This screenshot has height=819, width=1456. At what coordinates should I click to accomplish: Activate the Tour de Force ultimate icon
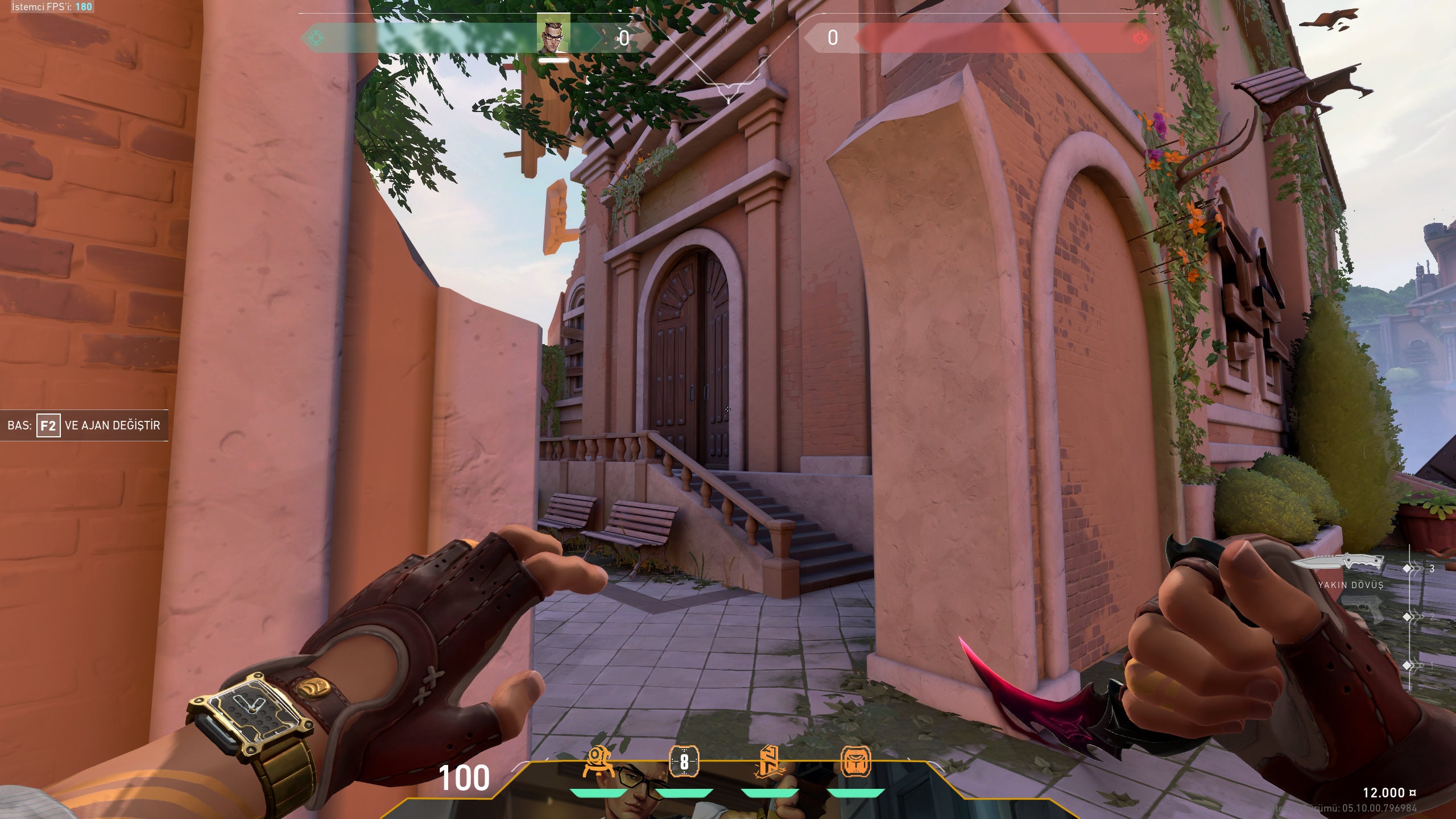tap(857, 761)
